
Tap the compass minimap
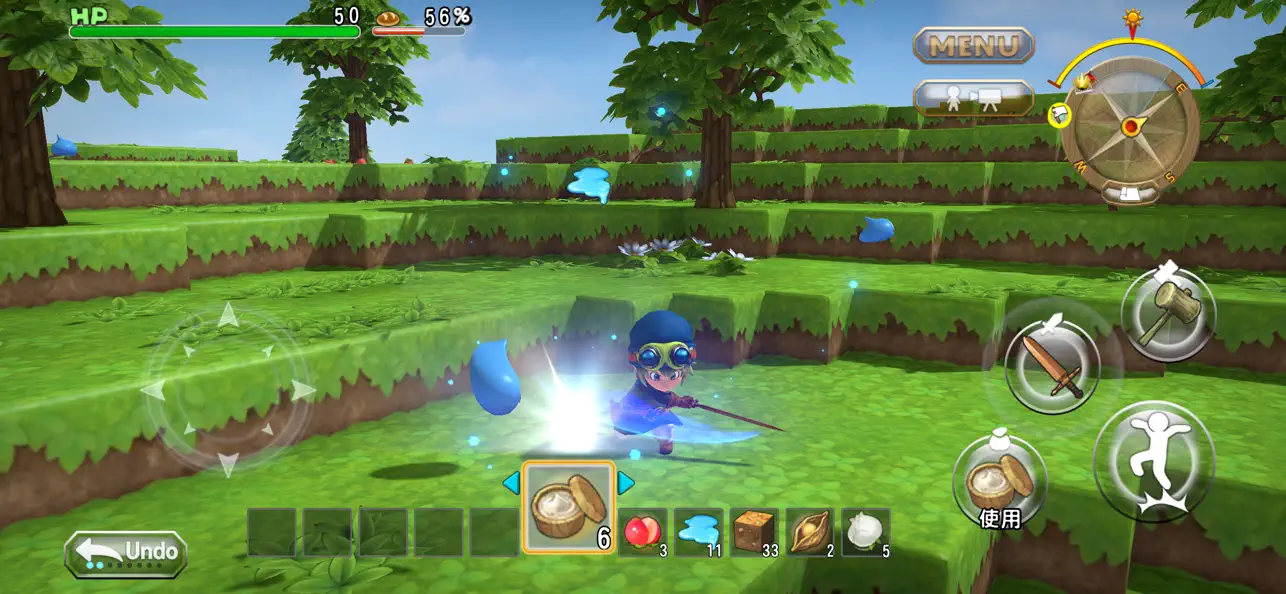point(1130,127)
